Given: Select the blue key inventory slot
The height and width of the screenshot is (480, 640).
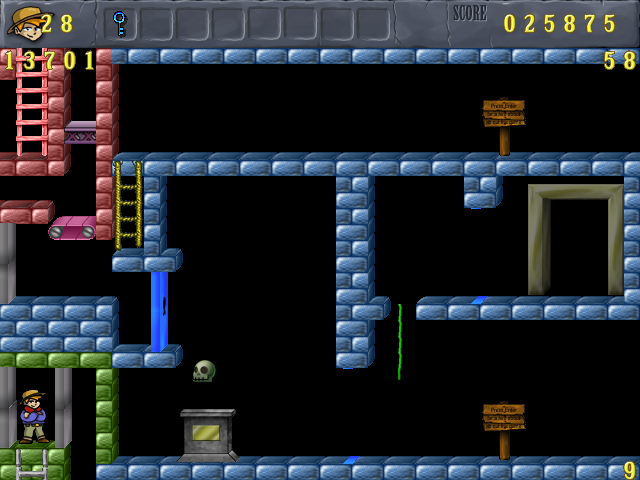Looking at the screenshot, I should pos(120,22).
